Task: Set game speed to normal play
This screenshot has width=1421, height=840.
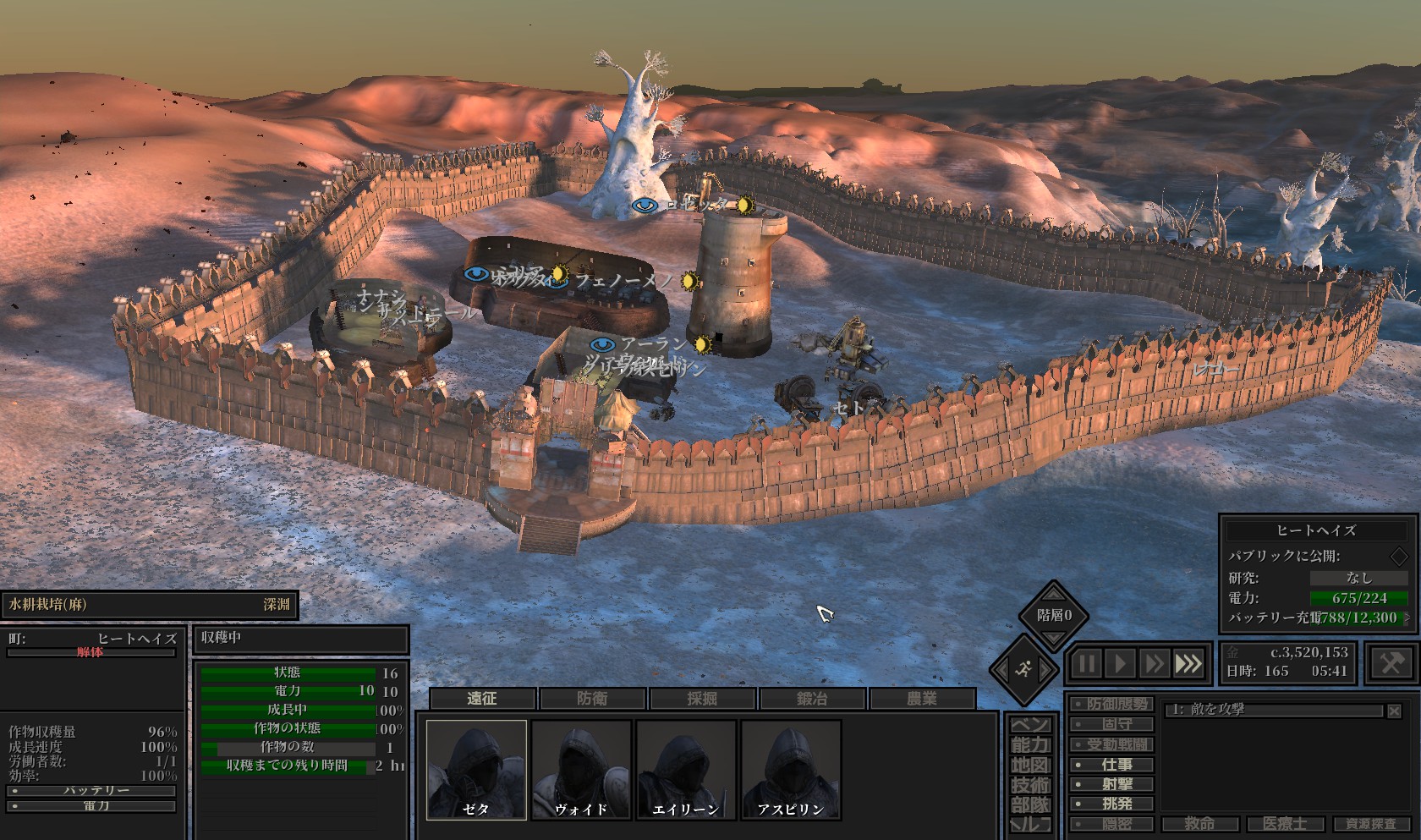Action: click(x=1120, y=664)
